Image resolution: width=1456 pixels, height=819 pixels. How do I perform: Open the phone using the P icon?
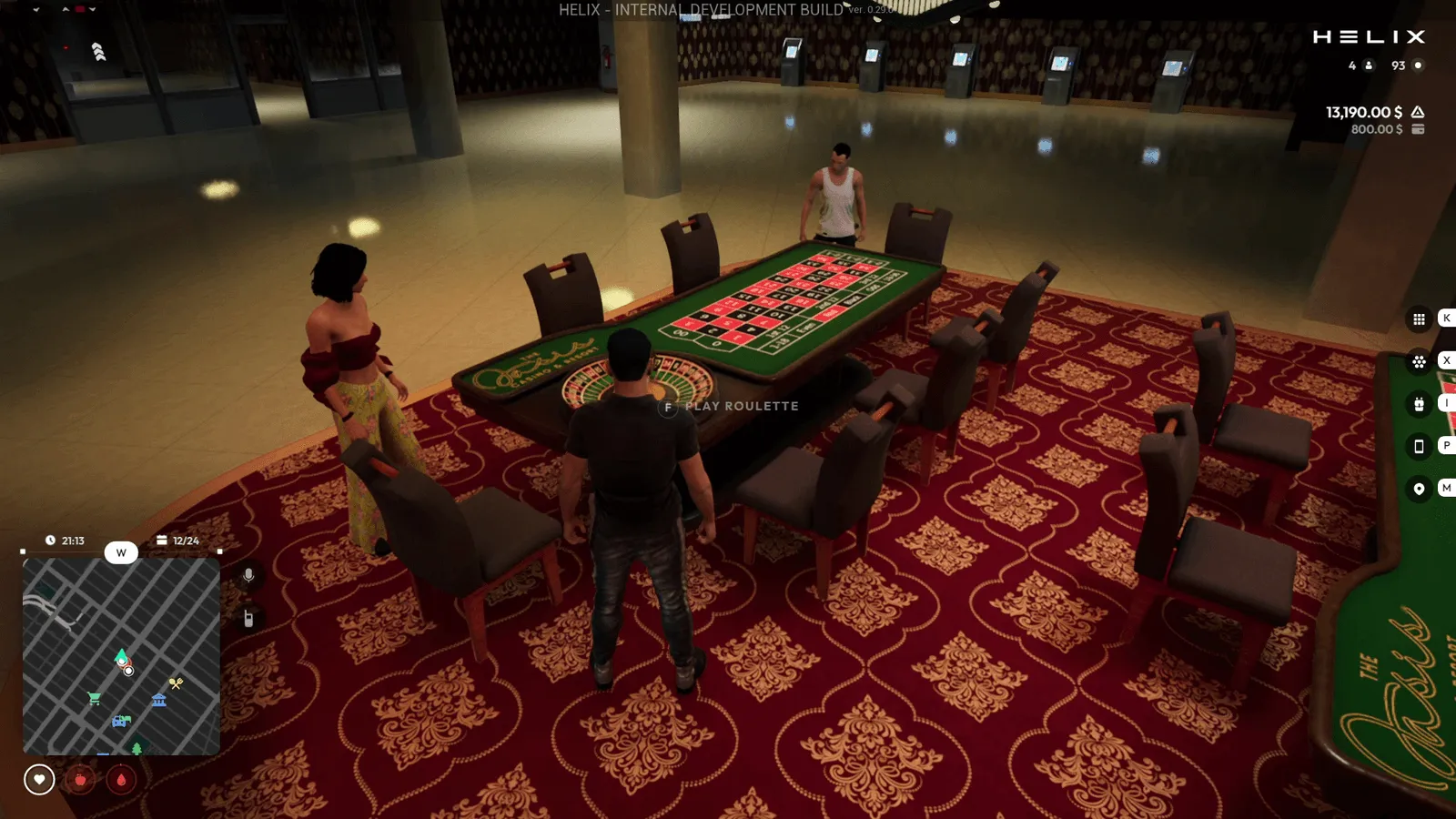(1419, 446)
